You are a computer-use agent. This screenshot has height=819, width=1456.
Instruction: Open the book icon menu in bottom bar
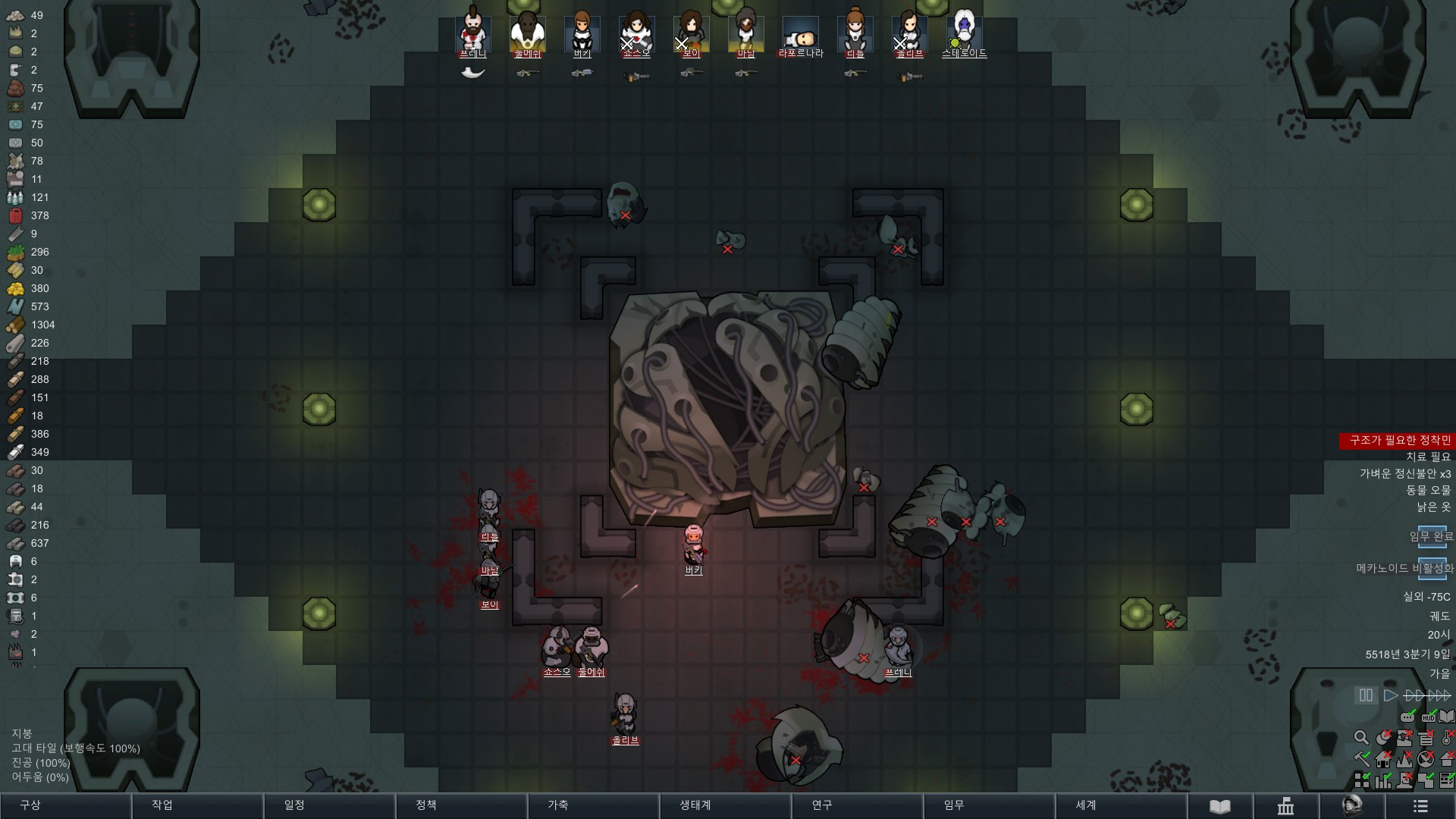point(1219,806)
